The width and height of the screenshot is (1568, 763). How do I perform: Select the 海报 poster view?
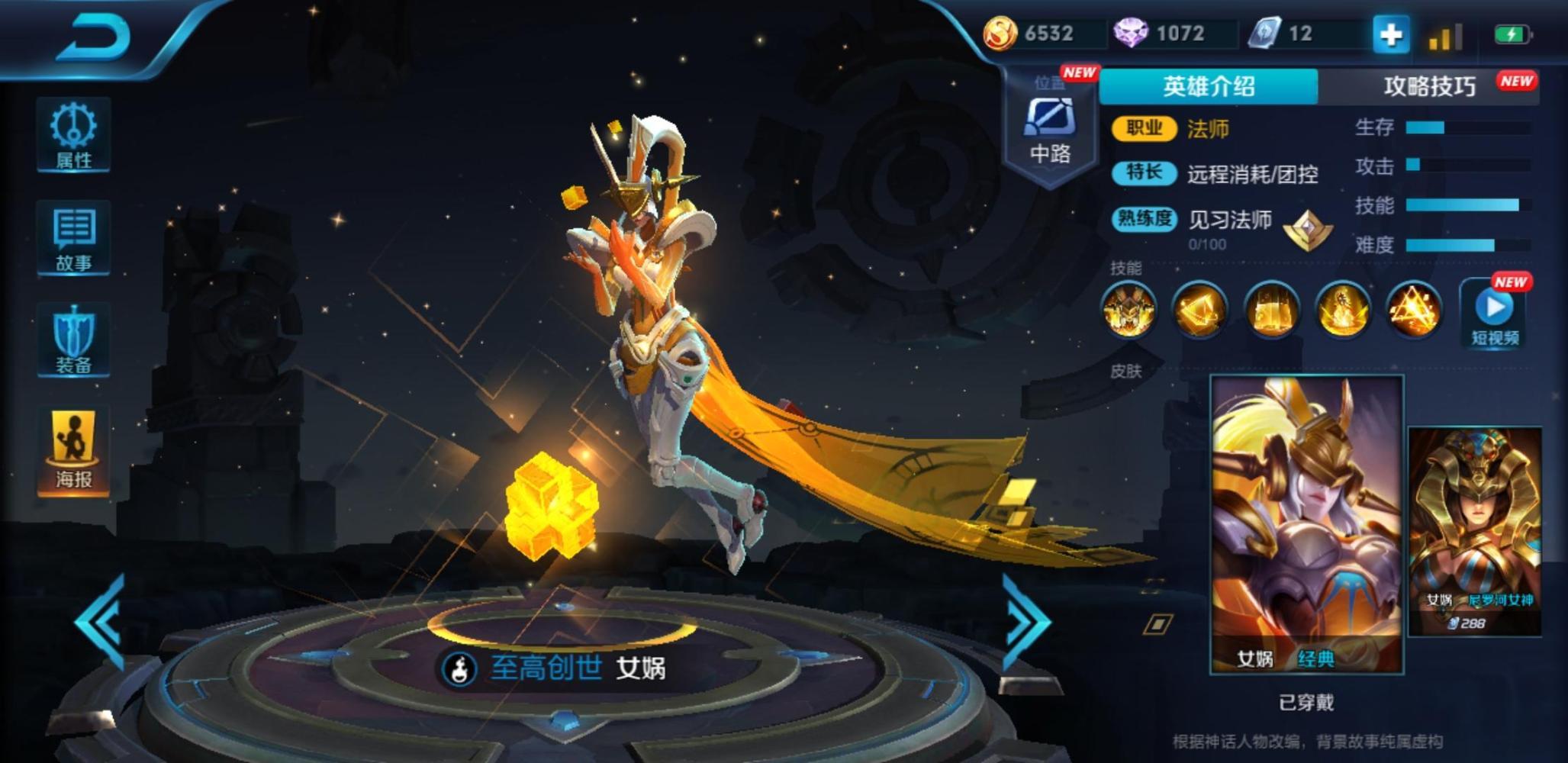pyautogui.click(x=73, y=450)
